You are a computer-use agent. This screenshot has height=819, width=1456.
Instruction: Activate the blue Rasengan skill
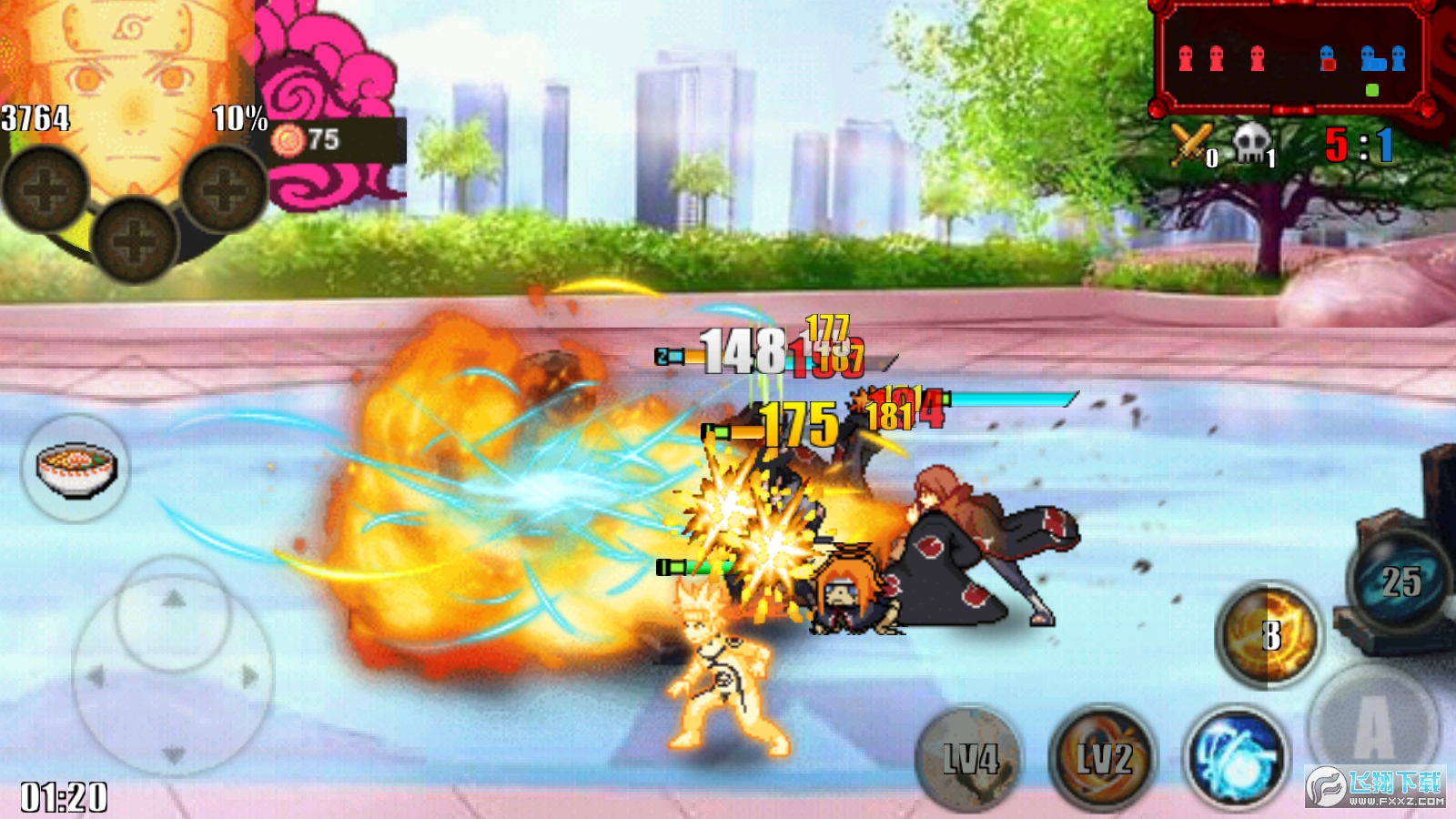coord(1238,758)
